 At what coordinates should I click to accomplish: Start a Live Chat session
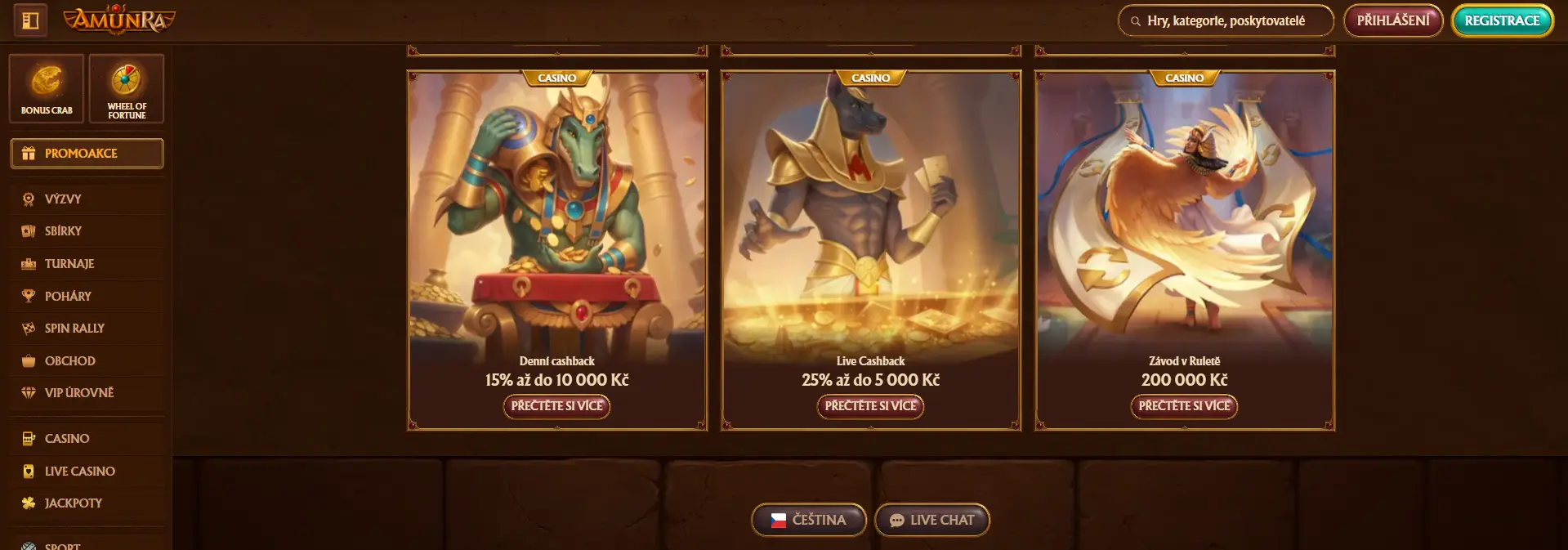pos(931,520)
